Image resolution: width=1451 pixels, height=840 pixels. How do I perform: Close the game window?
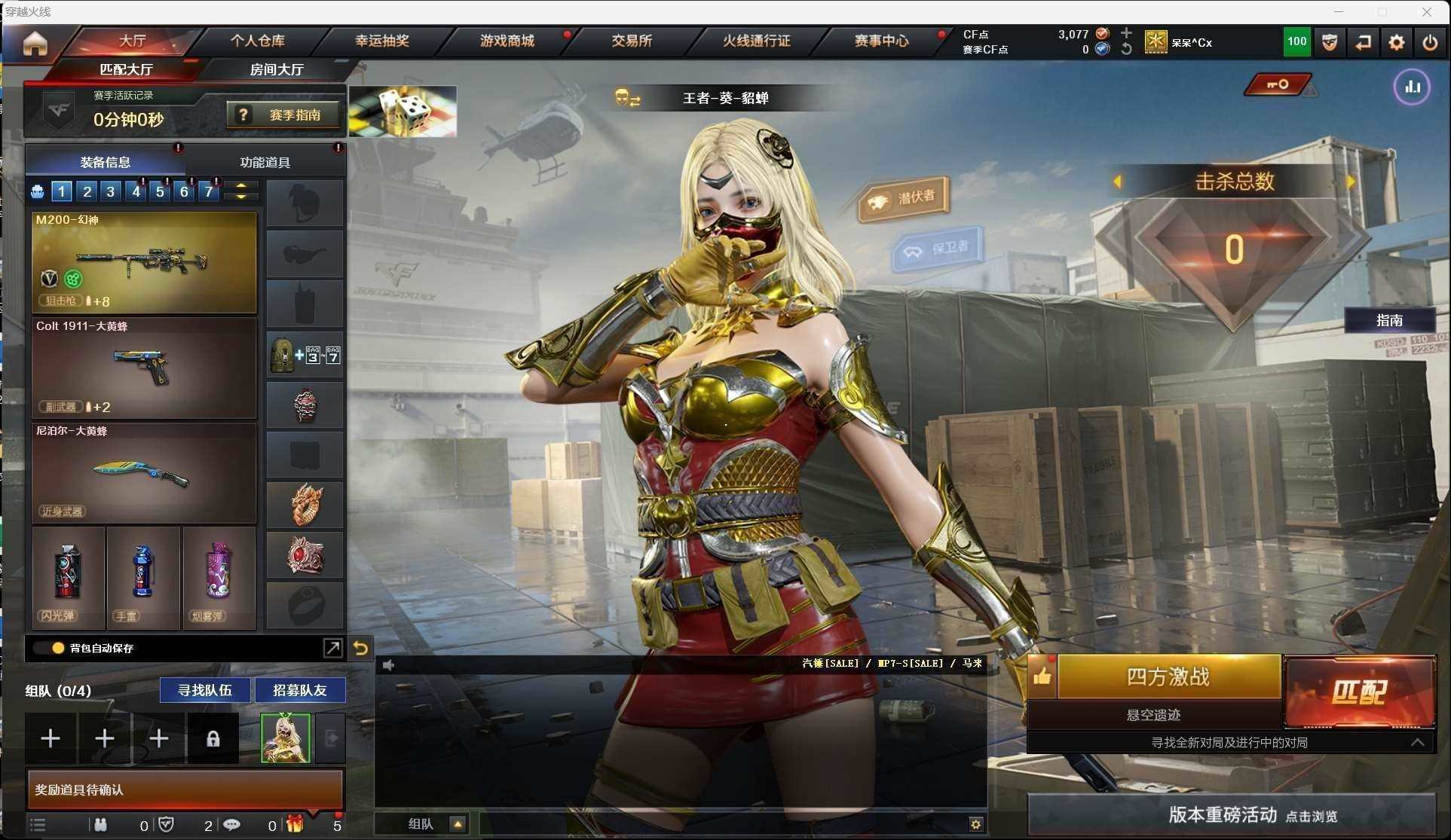[1426, 11]
